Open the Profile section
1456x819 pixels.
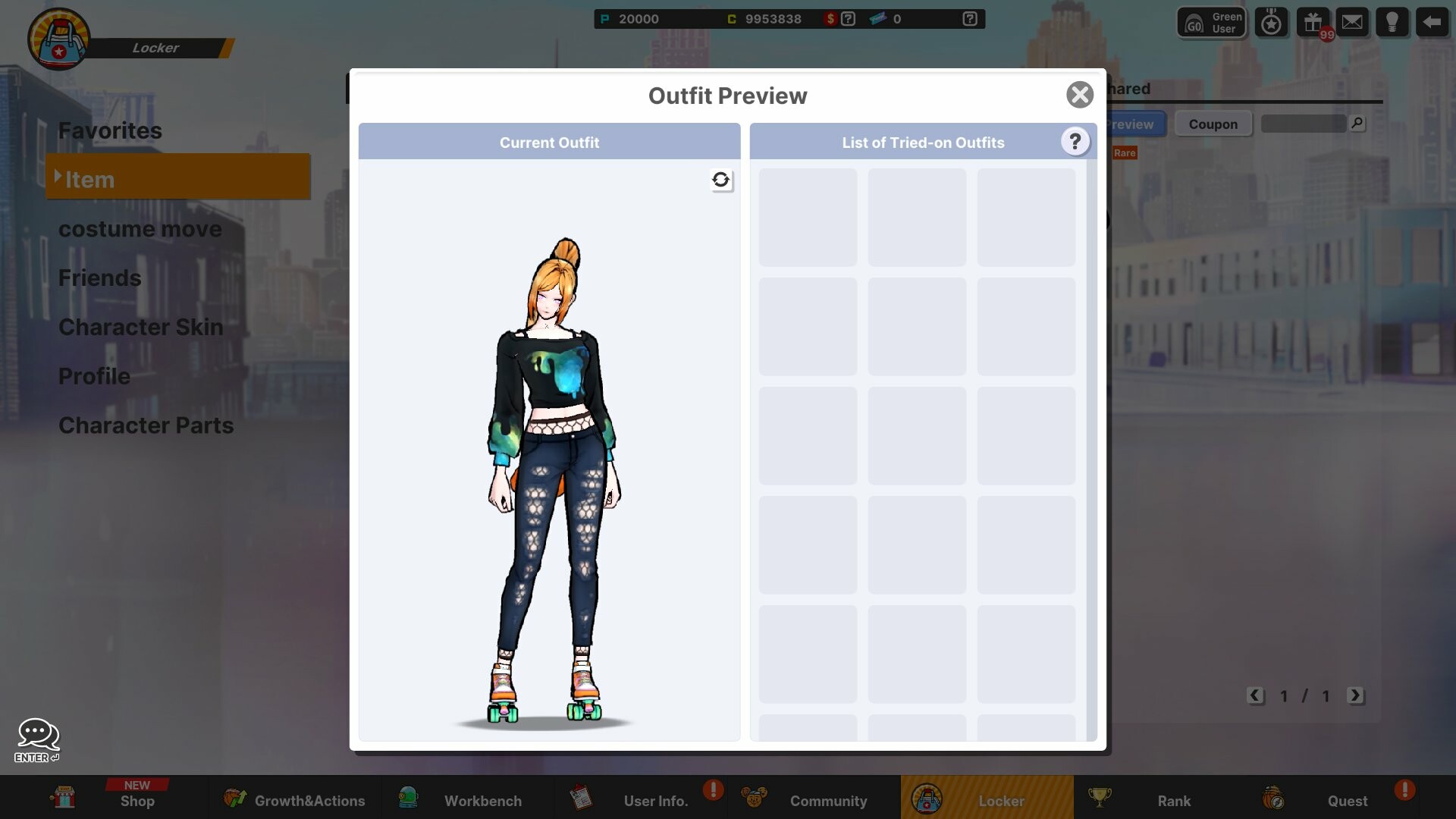point(93,376)
